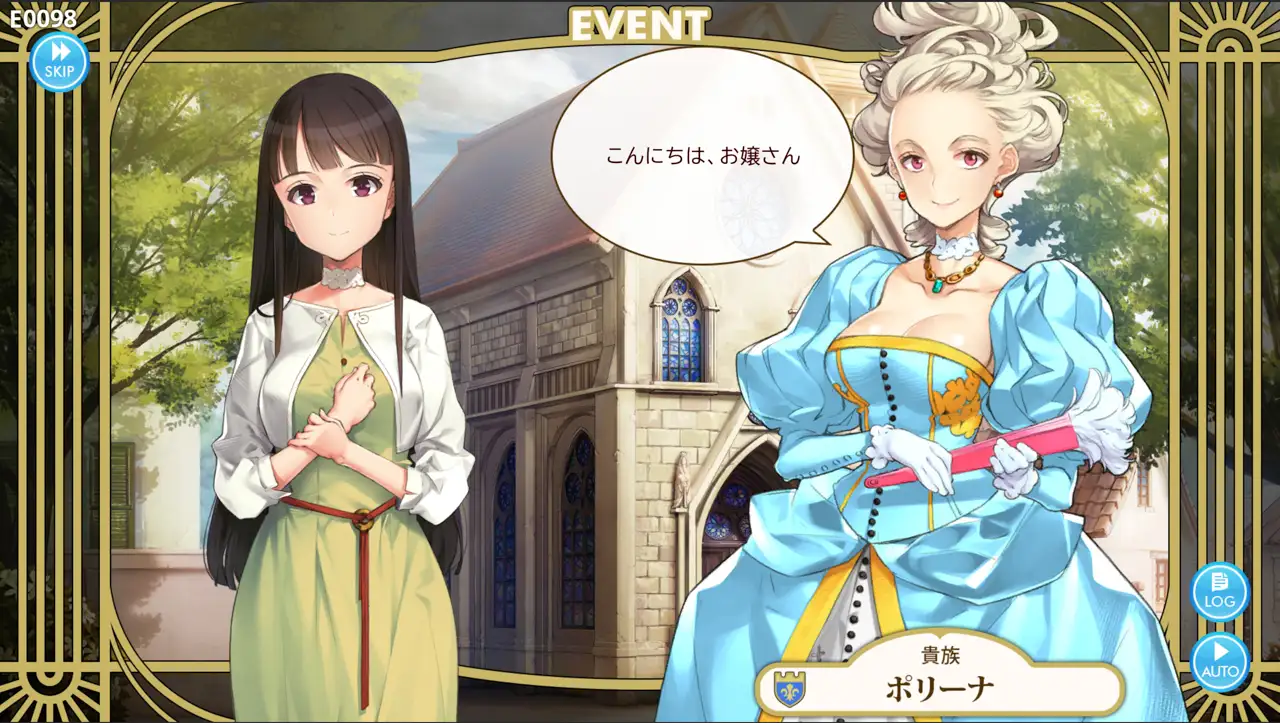The height and width of the screenshot is (723, 1280).
Task: Toggle automatic text advance with AUTO
Action: point(1222,660)
